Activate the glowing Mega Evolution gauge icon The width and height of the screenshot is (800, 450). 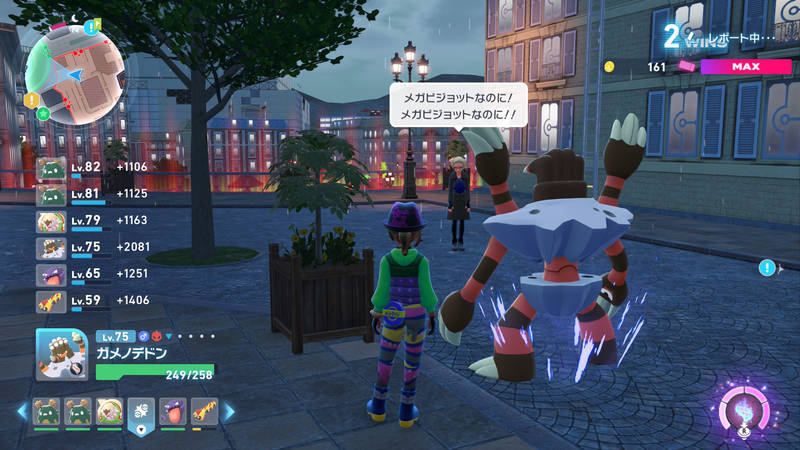(745, 410)
